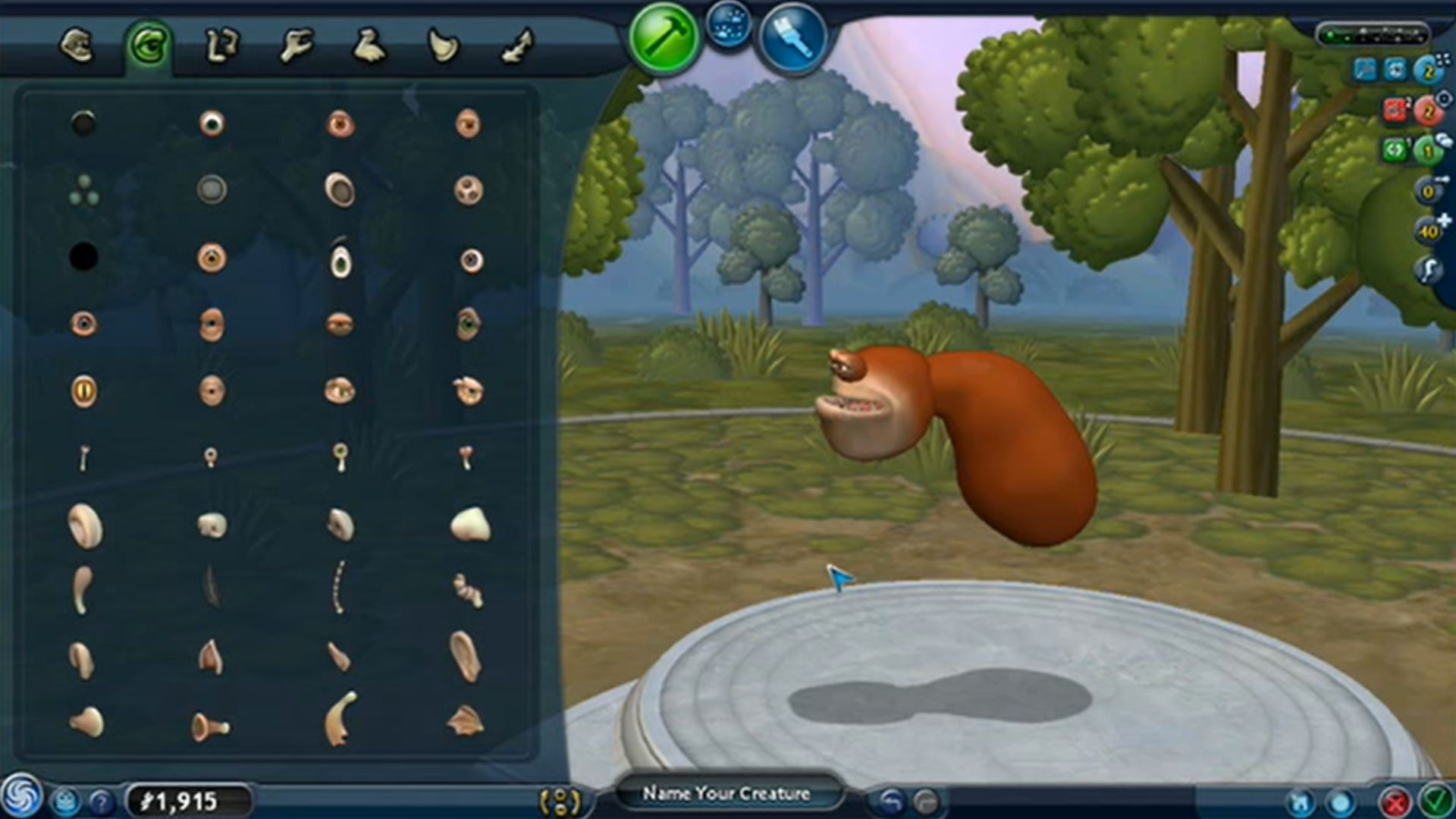The height and width of the screenshot is (819, 1456).
Task: Select the trumpet-shaped ear part
Action: [209, 727]
